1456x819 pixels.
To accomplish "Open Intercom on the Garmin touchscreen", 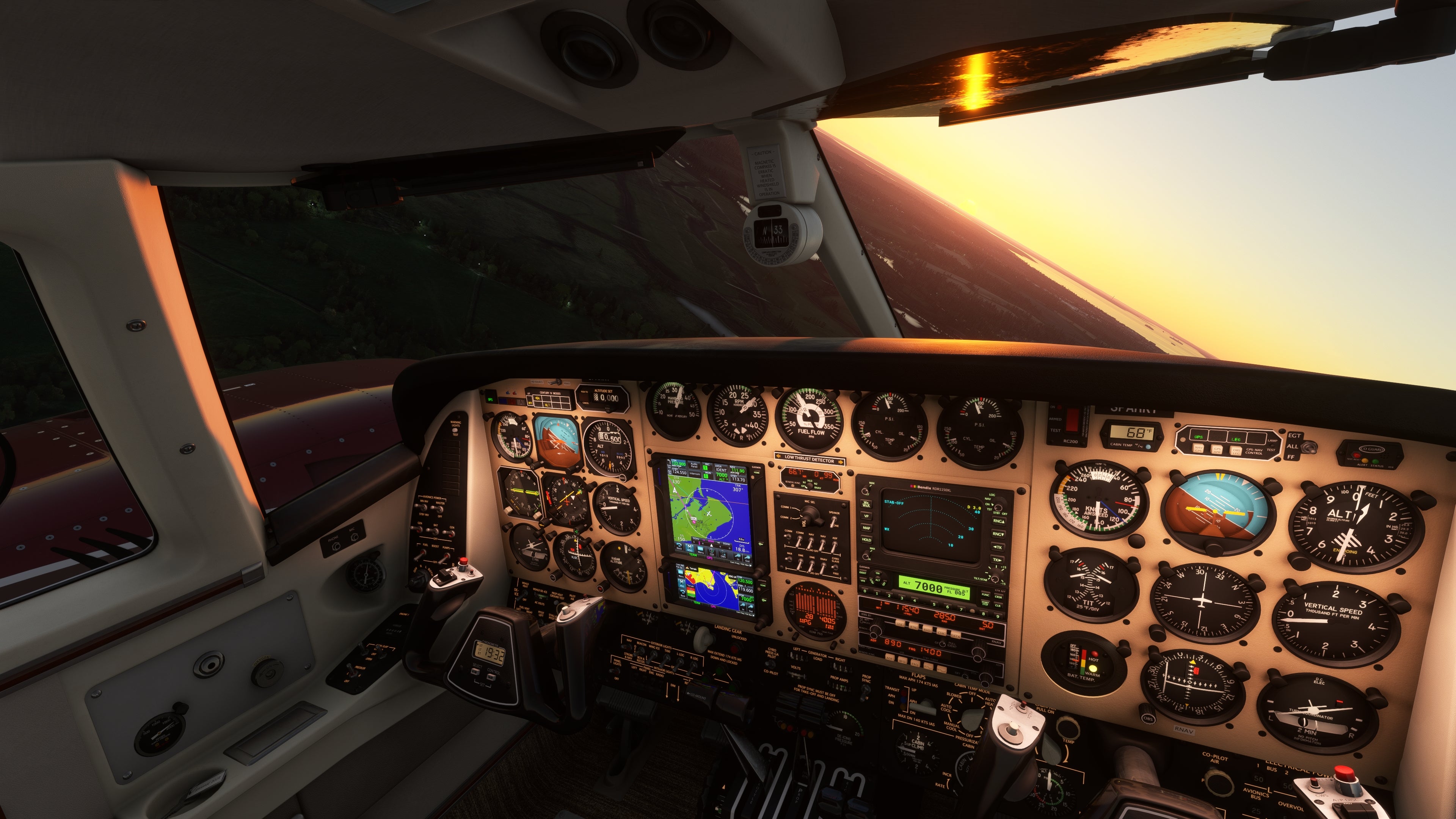I will coord(694,474).
